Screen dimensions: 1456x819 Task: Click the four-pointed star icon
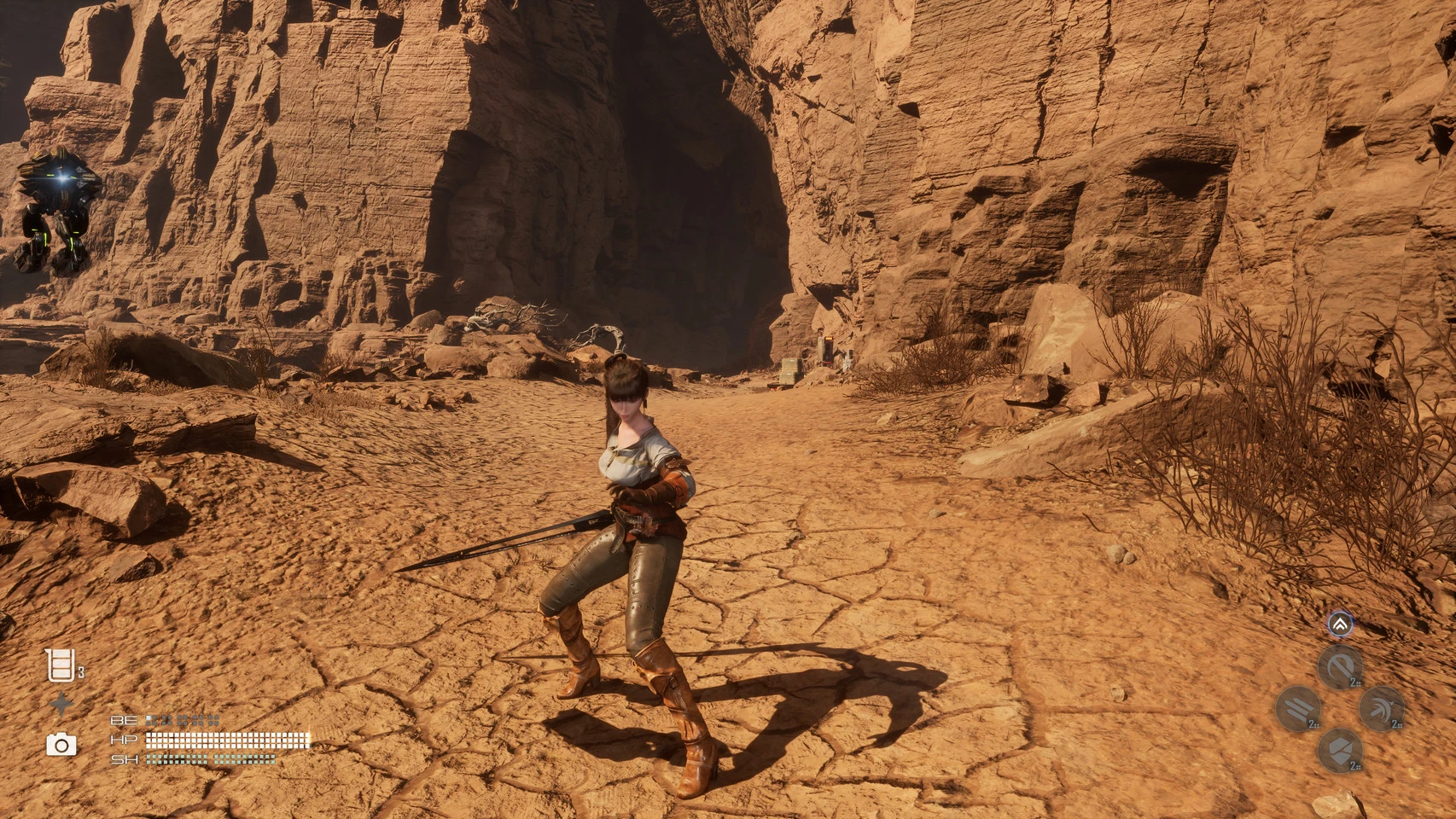click(61, 705)
